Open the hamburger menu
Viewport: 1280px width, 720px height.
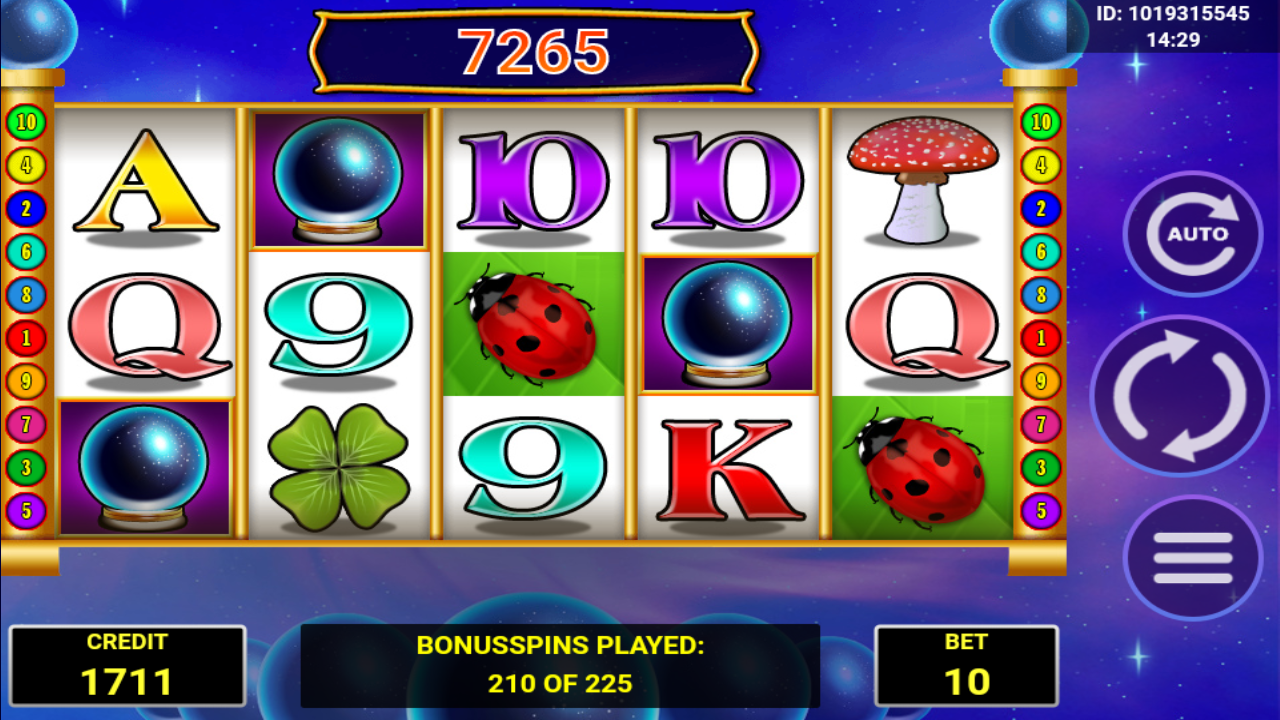pyautogui.click(x=1192, y=558)
